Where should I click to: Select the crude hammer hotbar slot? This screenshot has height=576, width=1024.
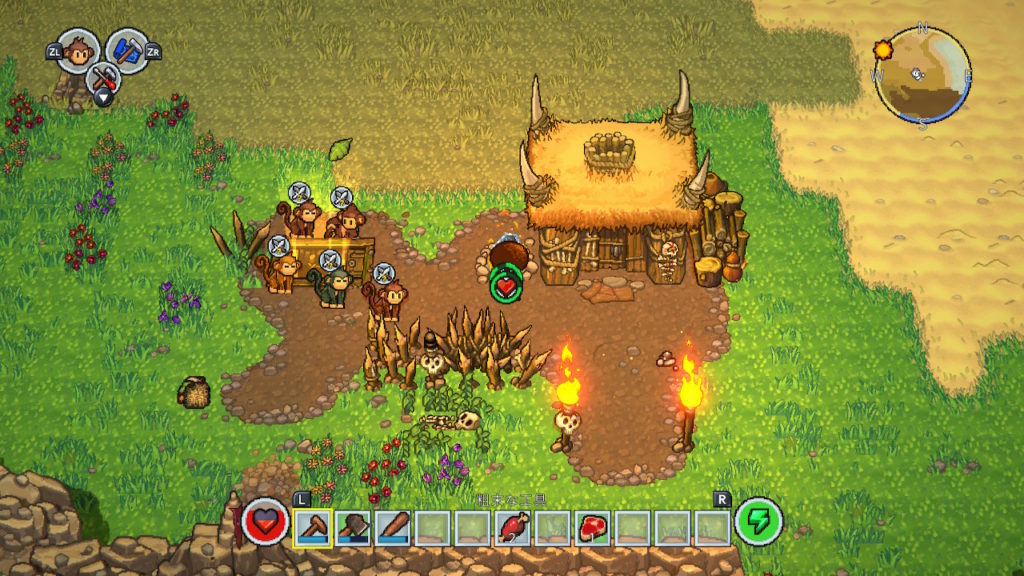[x=313, y=526]
